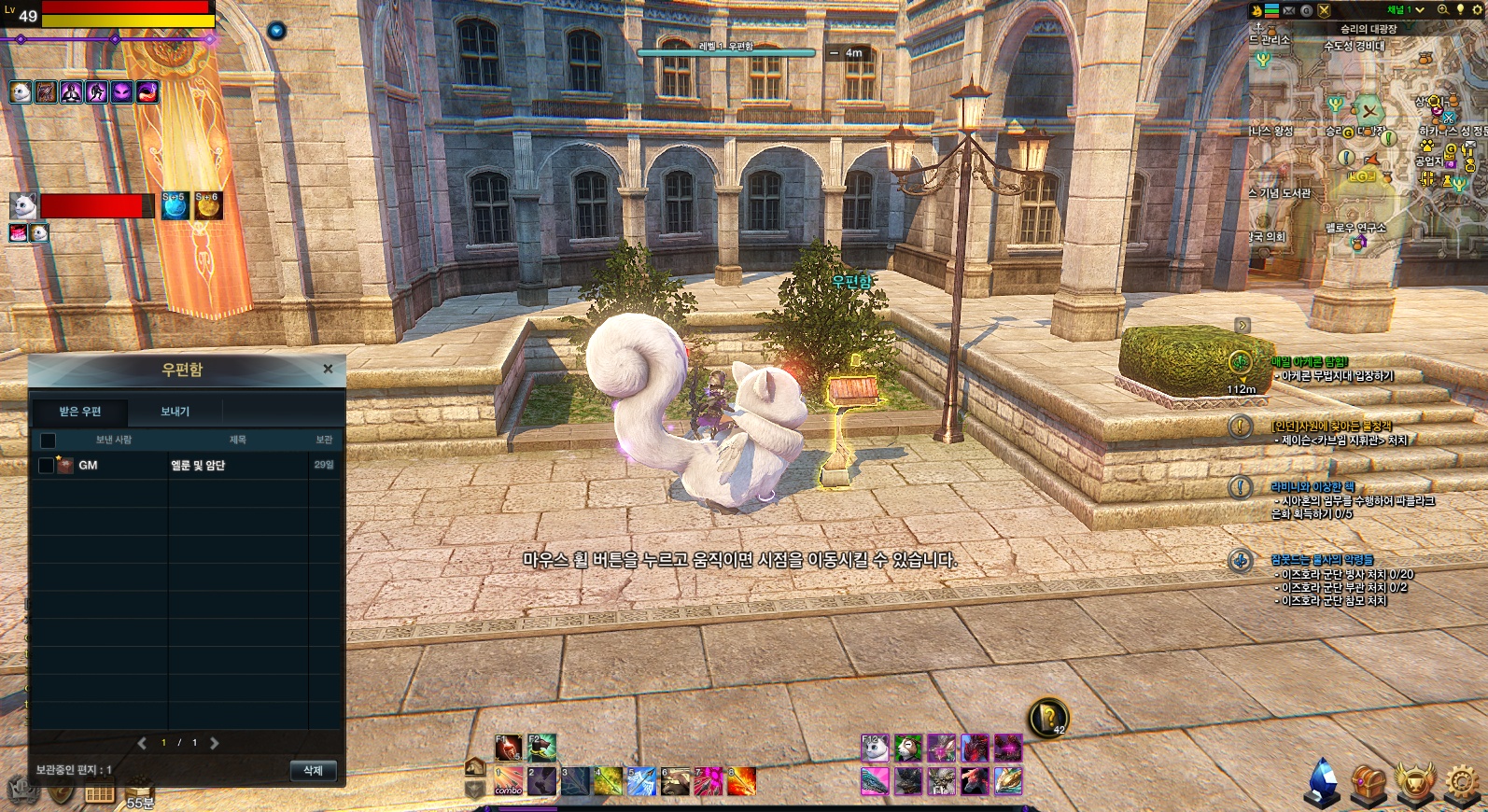The width and height of the screenshot is (1488, 812).
Task: Open the 채널 1 channel dropdown
Action: 1405,10
